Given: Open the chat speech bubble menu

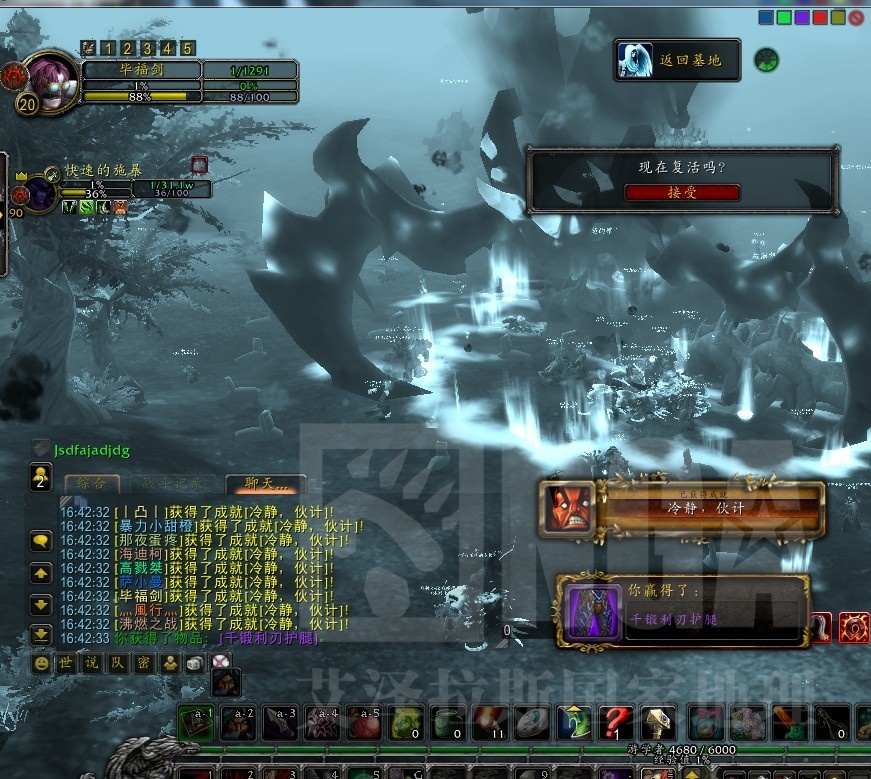Looking at the screenshot, I should pyautogui.click(x=41, y=541).
